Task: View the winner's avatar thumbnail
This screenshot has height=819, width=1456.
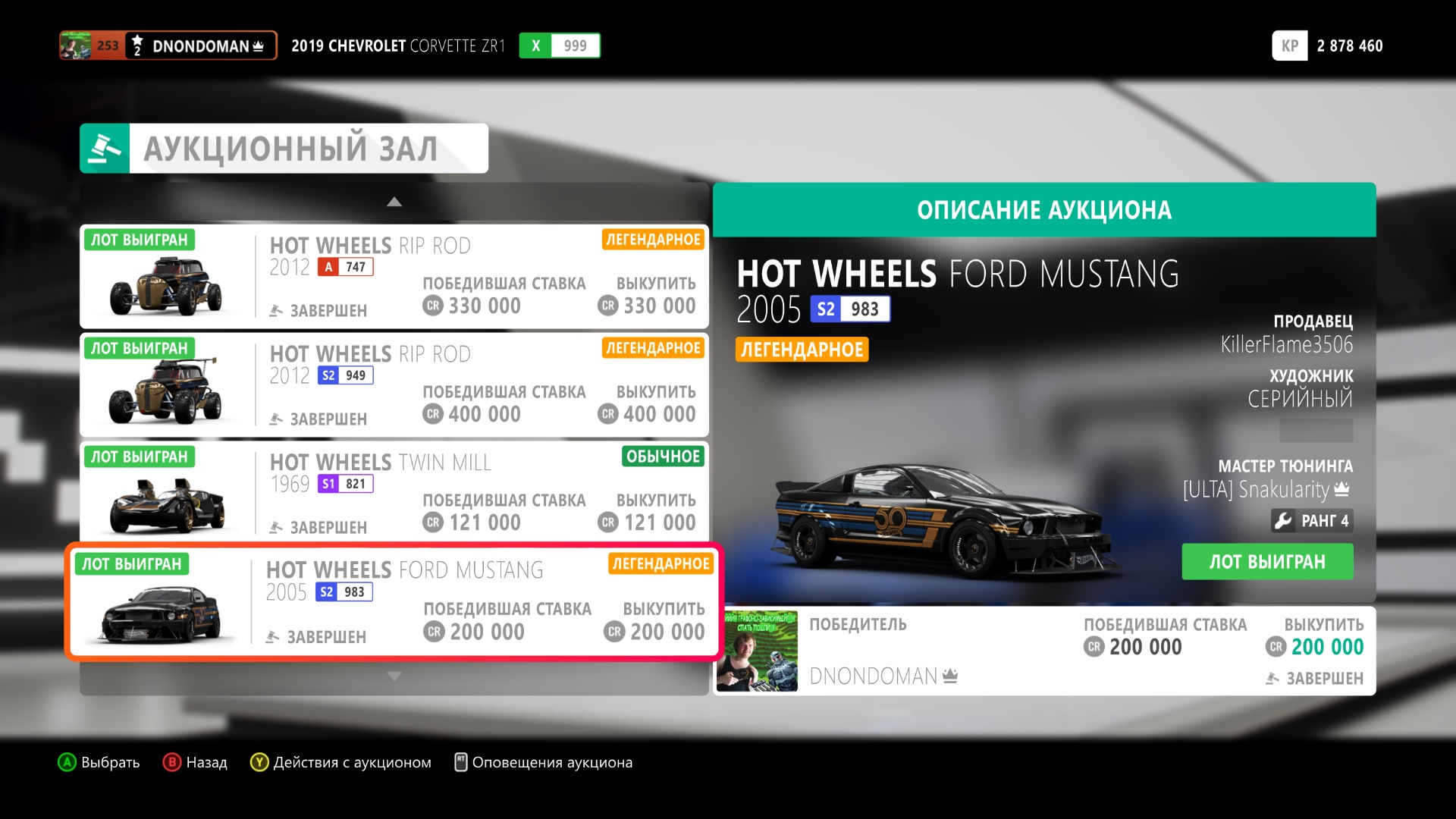Action: point(757,651)
